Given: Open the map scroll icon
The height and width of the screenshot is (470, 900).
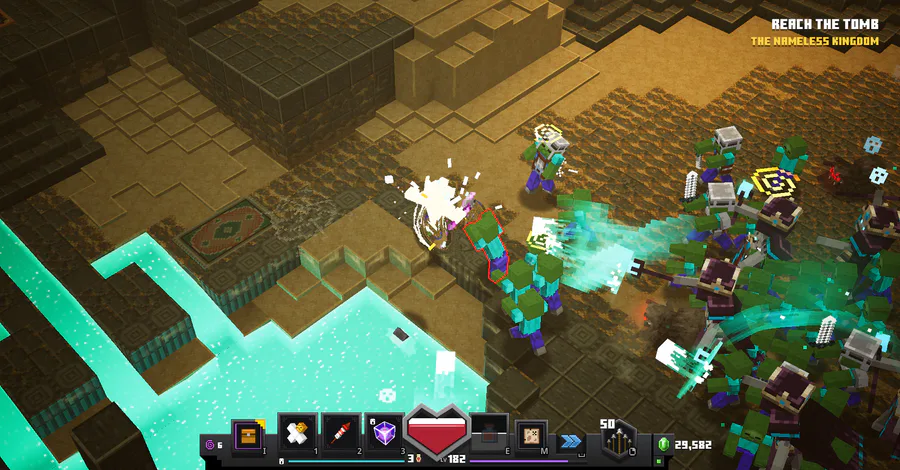Looking at the screenshot, I should (532, 433).
